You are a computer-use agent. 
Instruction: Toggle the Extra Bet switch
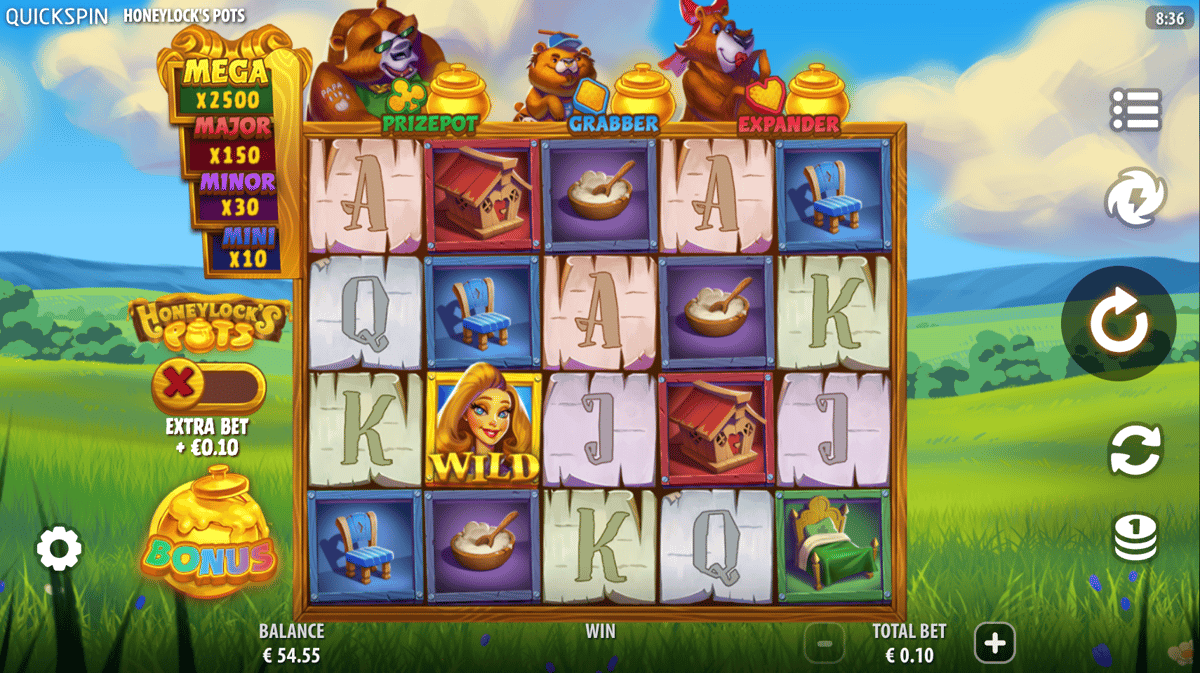pyautogui.click(x=208, y=386)
